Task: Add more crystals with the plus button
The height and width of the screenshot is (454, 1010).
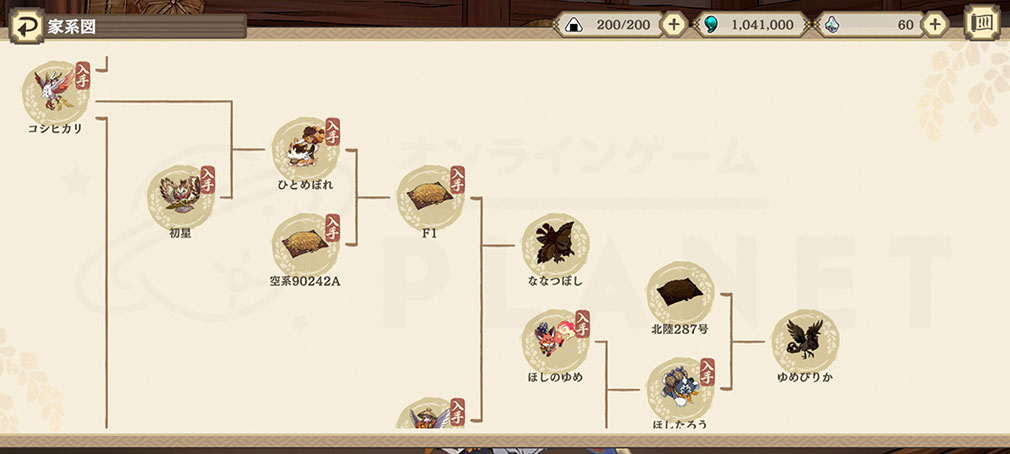Action: point(934,25)
